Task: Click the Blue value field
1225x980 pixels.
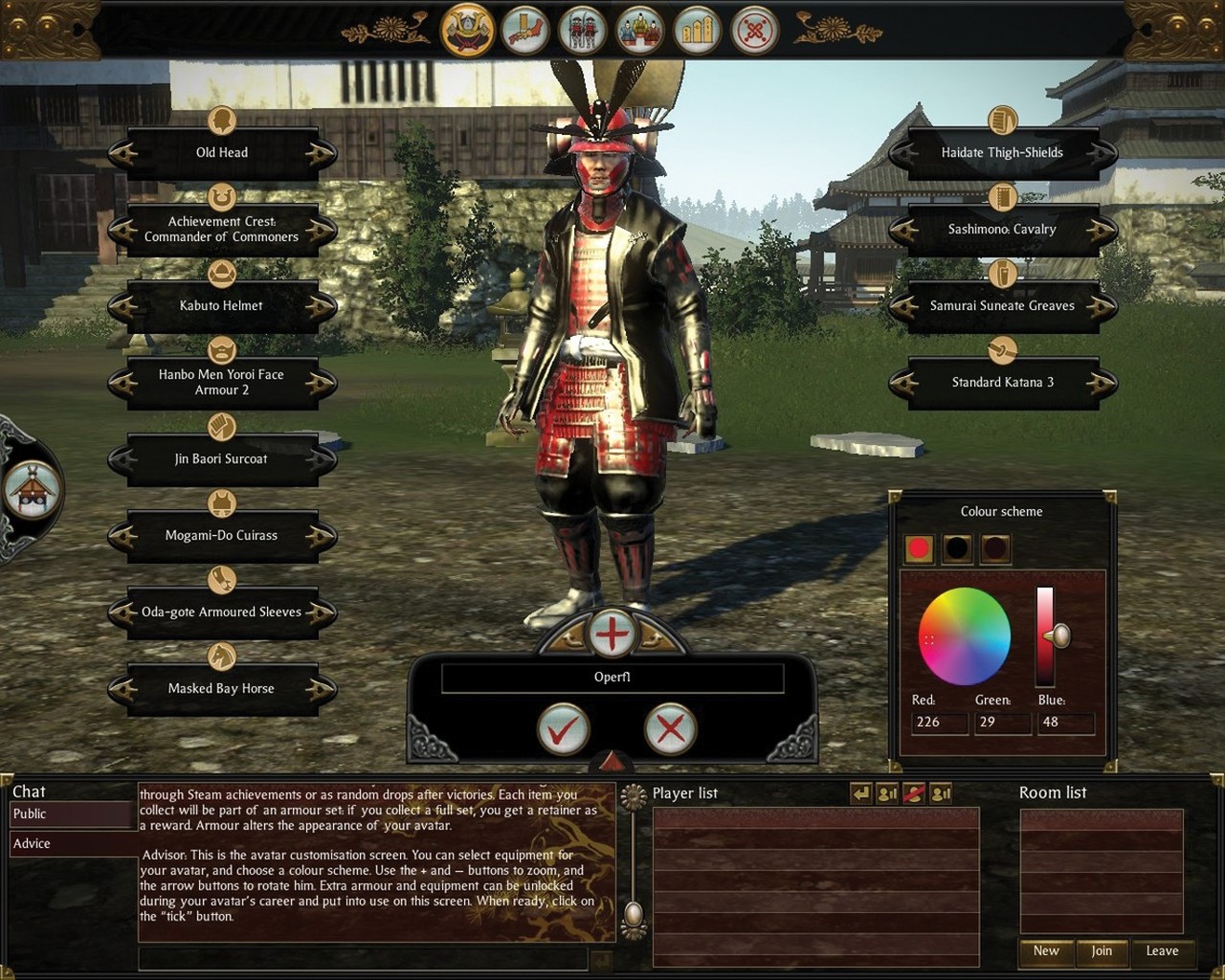Action: click(x=1064, y=723)
